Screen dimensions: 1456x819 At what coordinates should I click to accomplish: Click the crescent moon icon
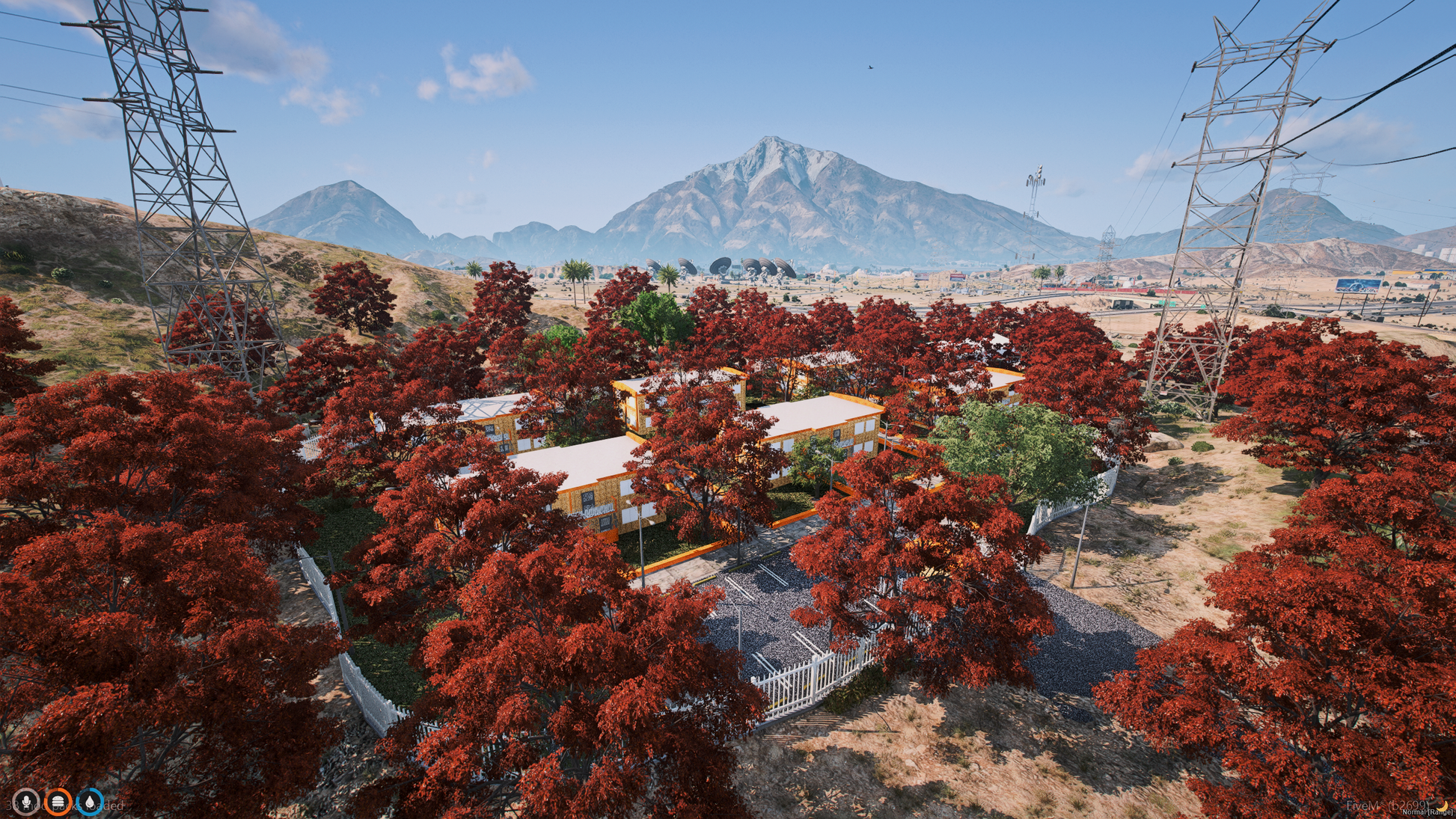[1443, 805]
